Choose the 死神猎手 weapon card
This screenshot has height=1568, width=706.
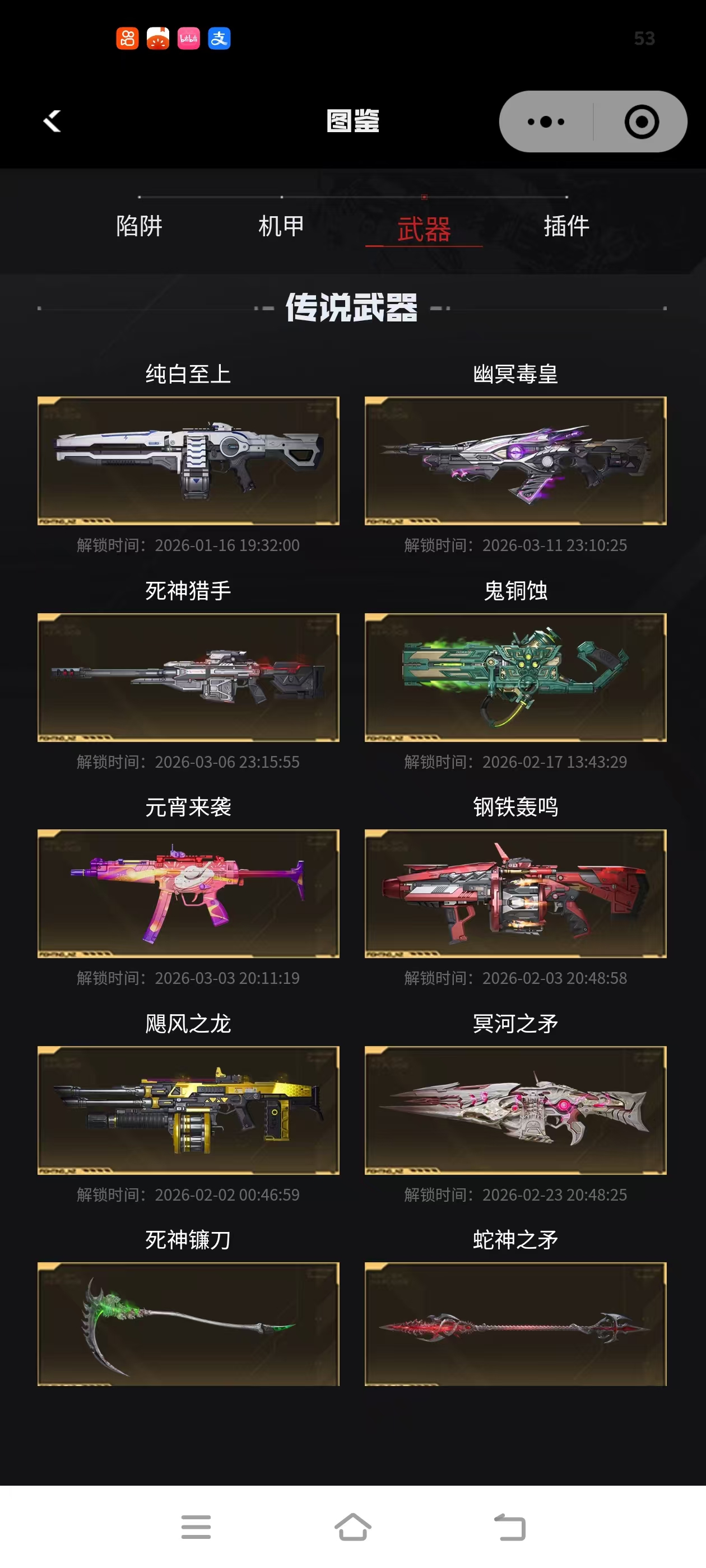188,677
